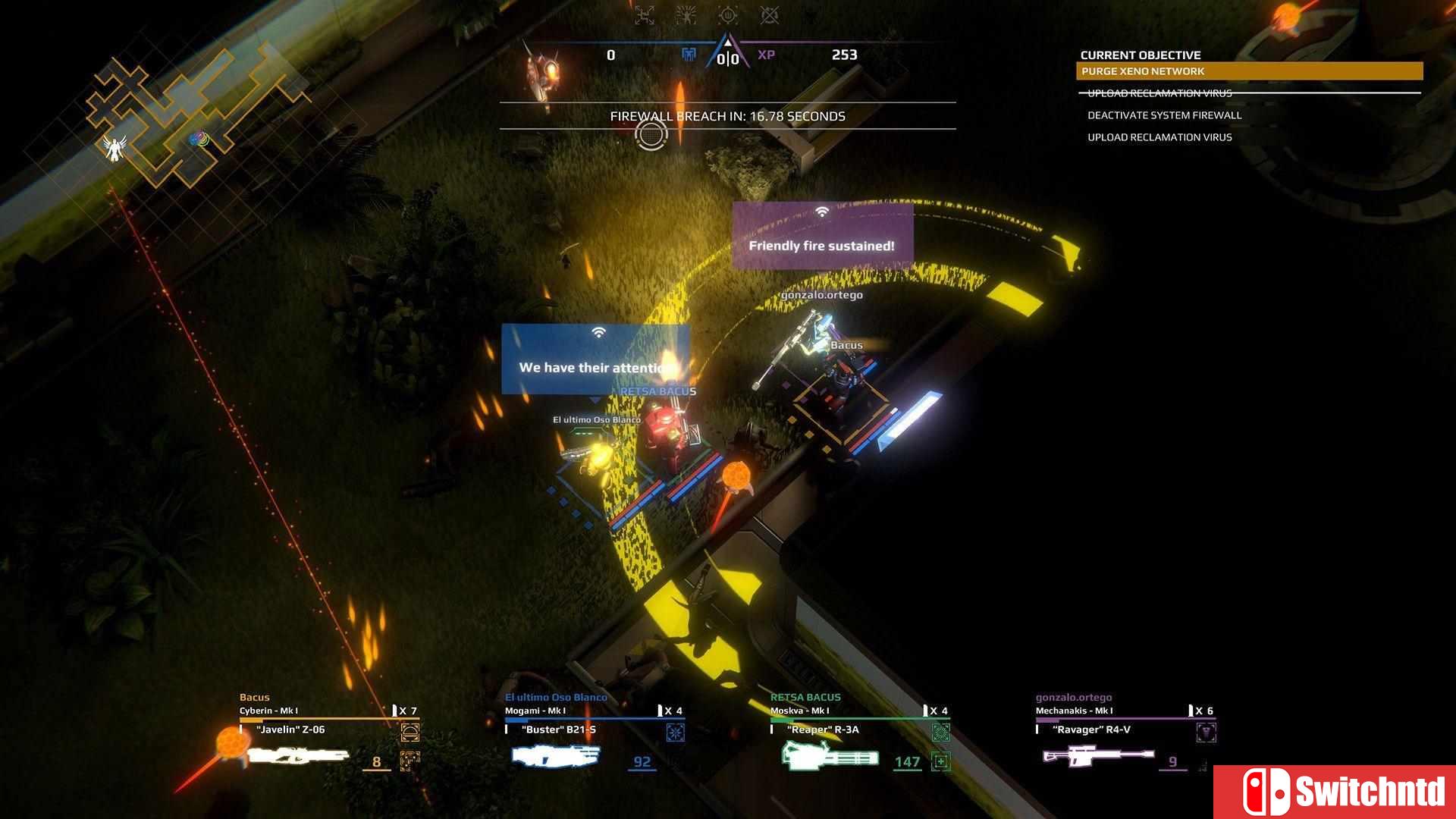Image resolution: width=1456 pixels, height=819 pixels.
Task: Click the FIREWALL BREACH countdown text
Action: (x=726, y=117)
